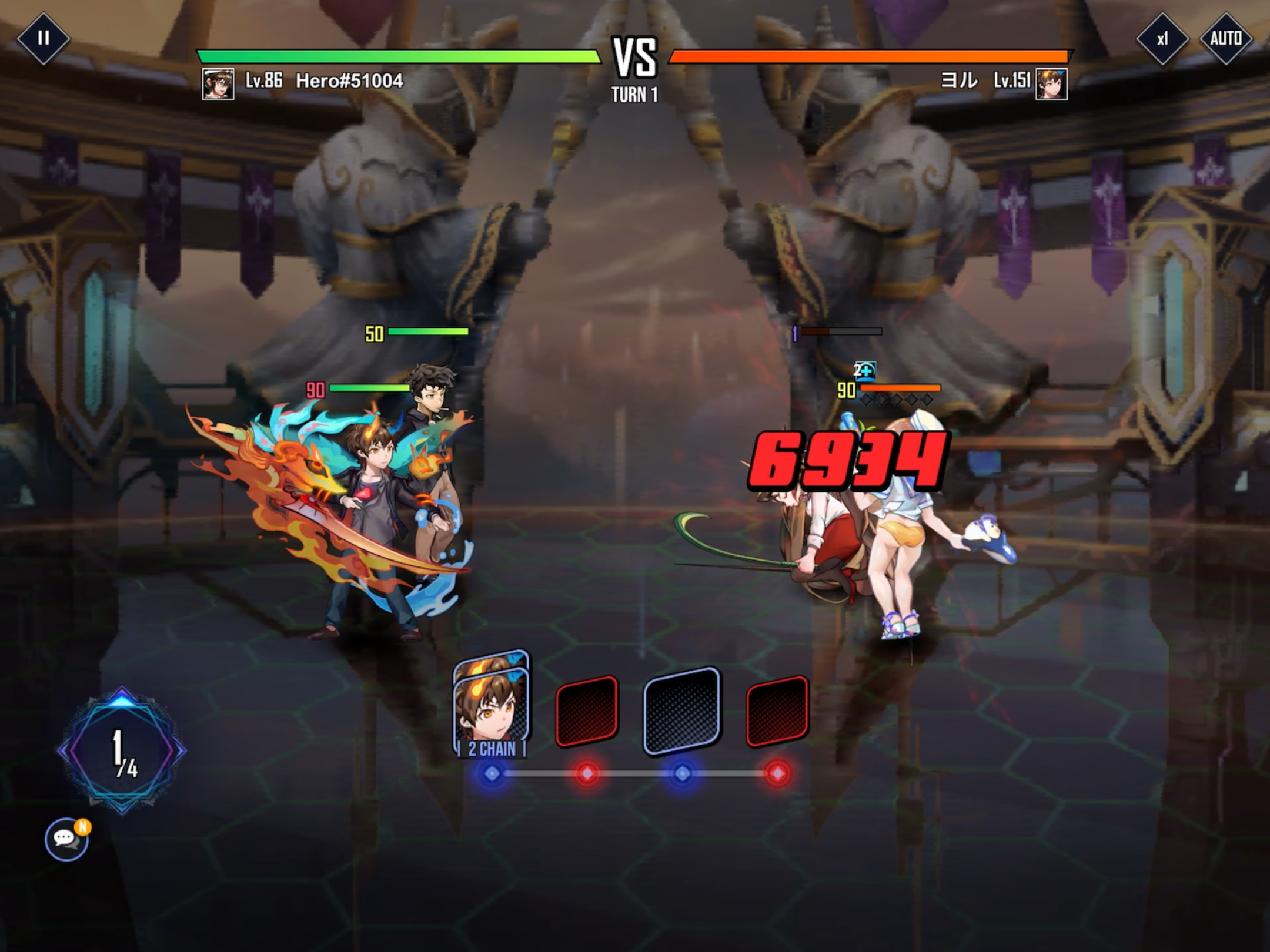Tap the ヨル opponent portrait
Image resolution: width=1270 pixels, height=952 pixels.
click(1051, 83)
